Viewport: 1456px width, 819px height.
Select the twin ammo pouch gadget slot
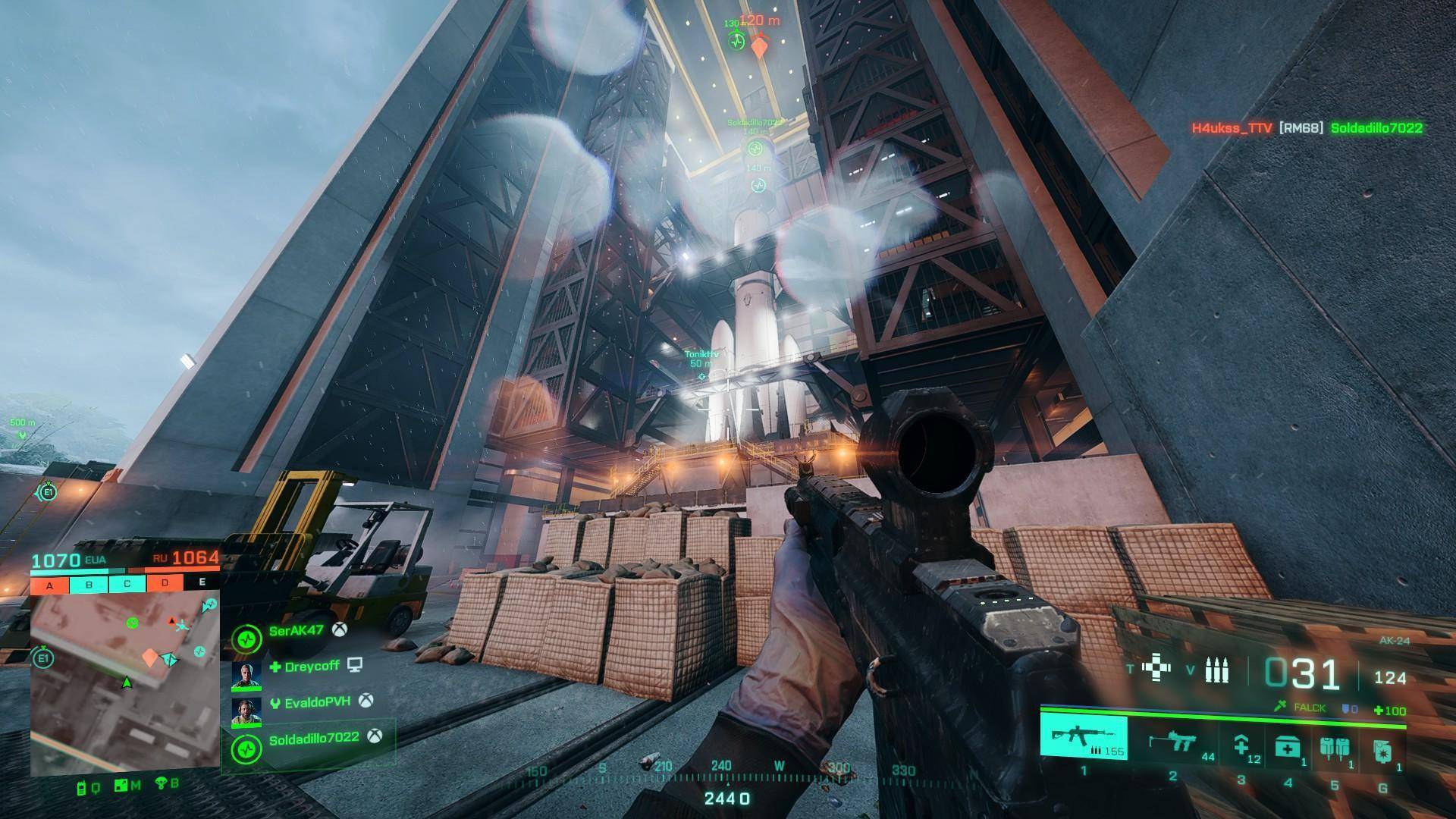click(1334, 748)
